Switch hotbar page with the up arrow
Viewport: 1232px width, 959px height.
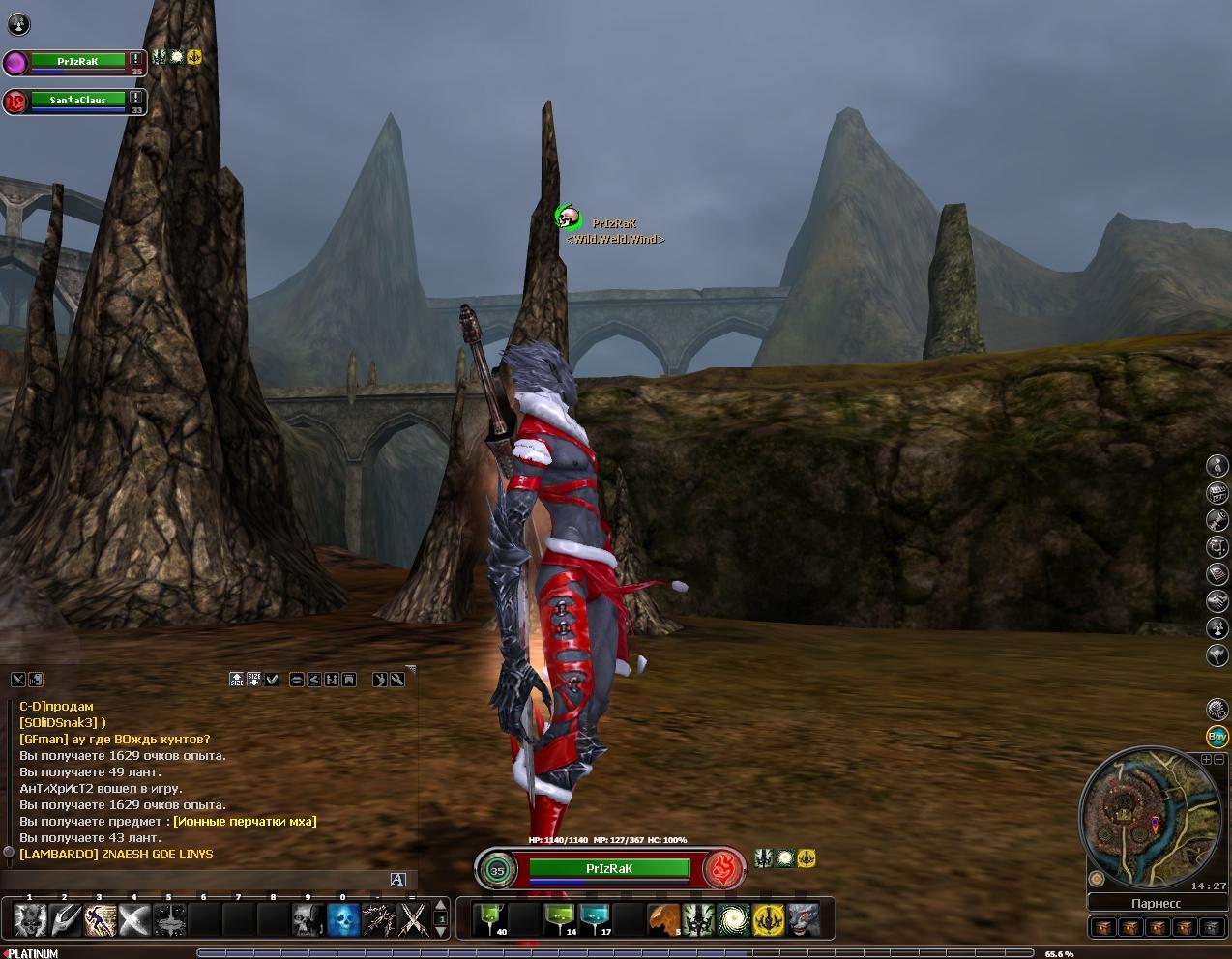coord(441,906)
